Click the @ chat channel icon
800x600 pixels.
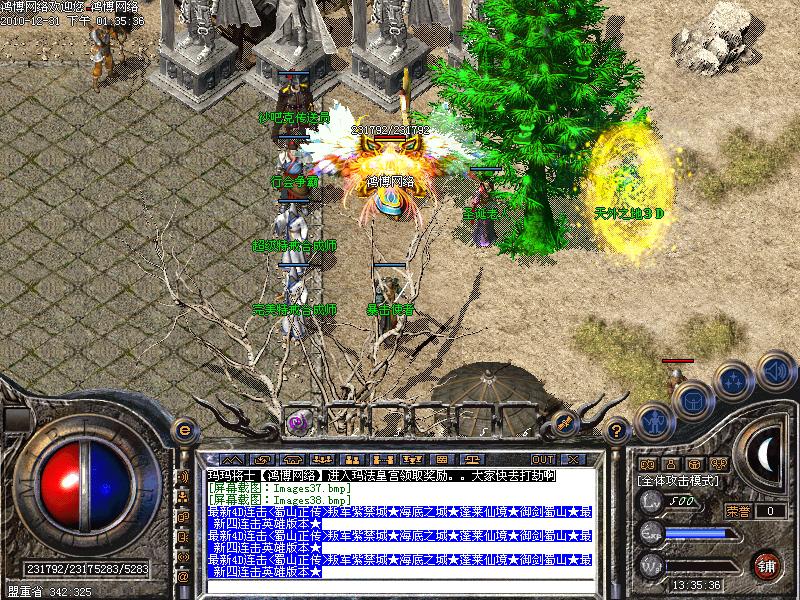point(183,577)
